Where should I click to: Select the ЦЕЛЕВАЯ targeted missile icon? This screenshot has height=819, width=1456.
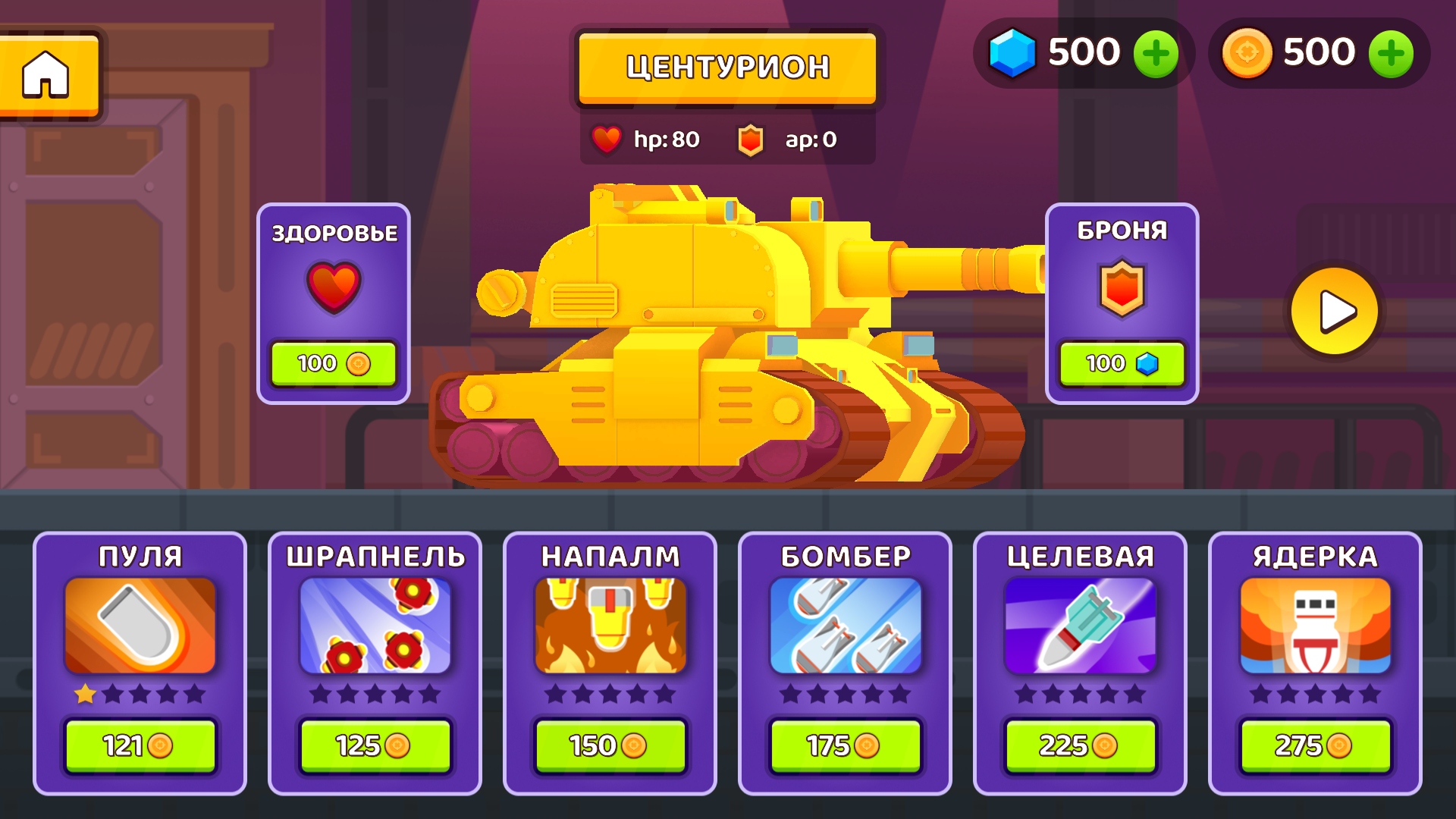1081,626
